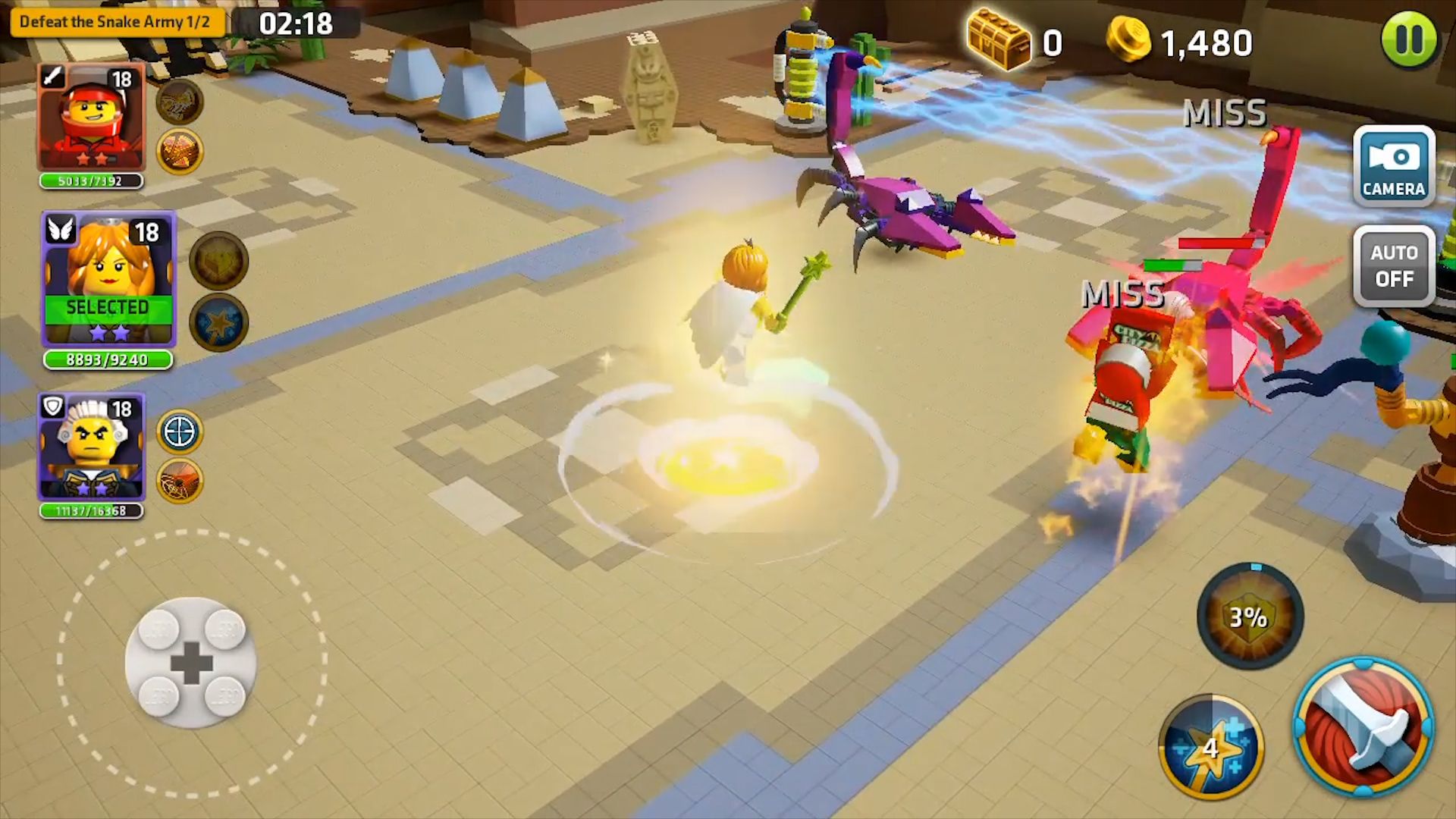Viewport: 1456px width, 819px height.
Task: Select the red race driver hero portrait
Action: click(x=91, y=118)
